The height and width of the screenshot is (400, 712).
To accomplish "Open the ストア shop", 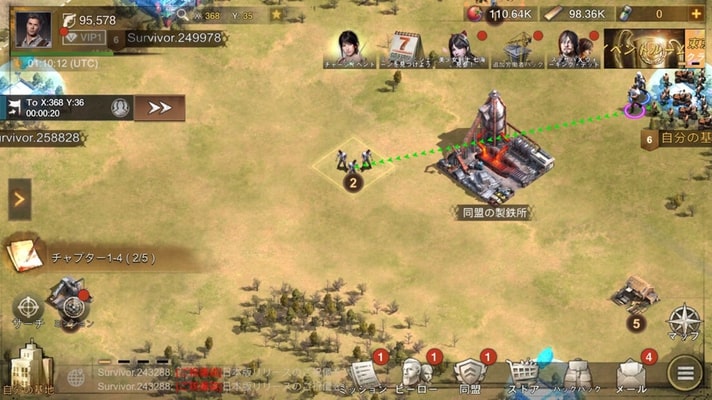I will [523, 374].
